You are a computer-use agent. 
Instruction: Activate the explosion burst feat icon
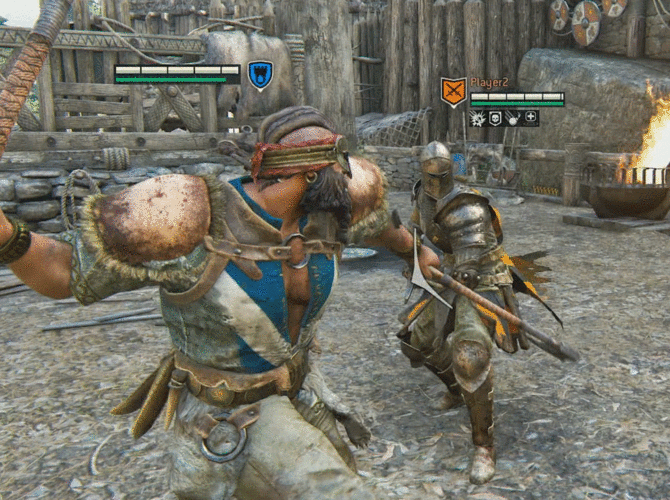(x=478, y=118)
